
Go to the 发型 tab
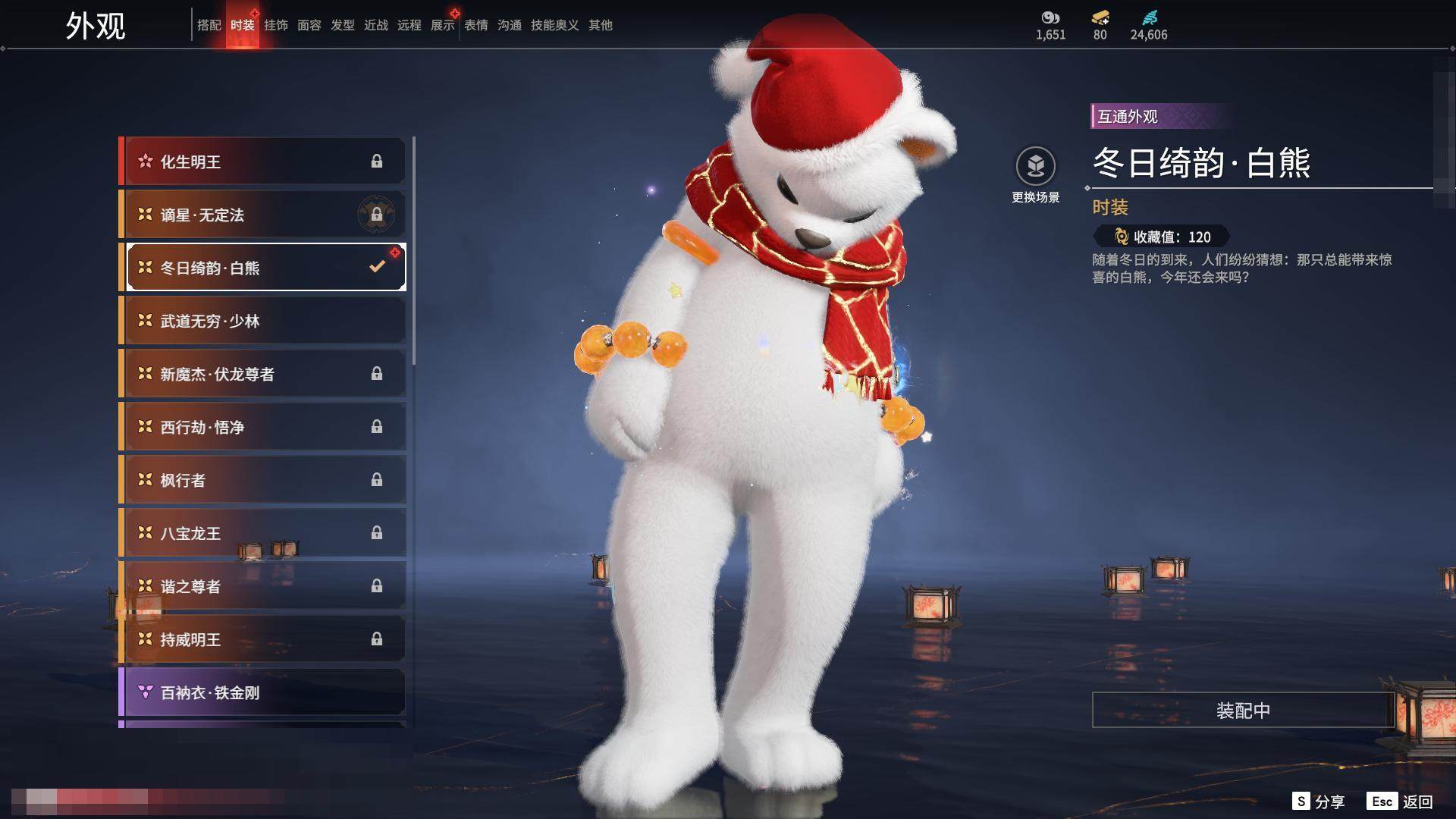tap(342, 25)
